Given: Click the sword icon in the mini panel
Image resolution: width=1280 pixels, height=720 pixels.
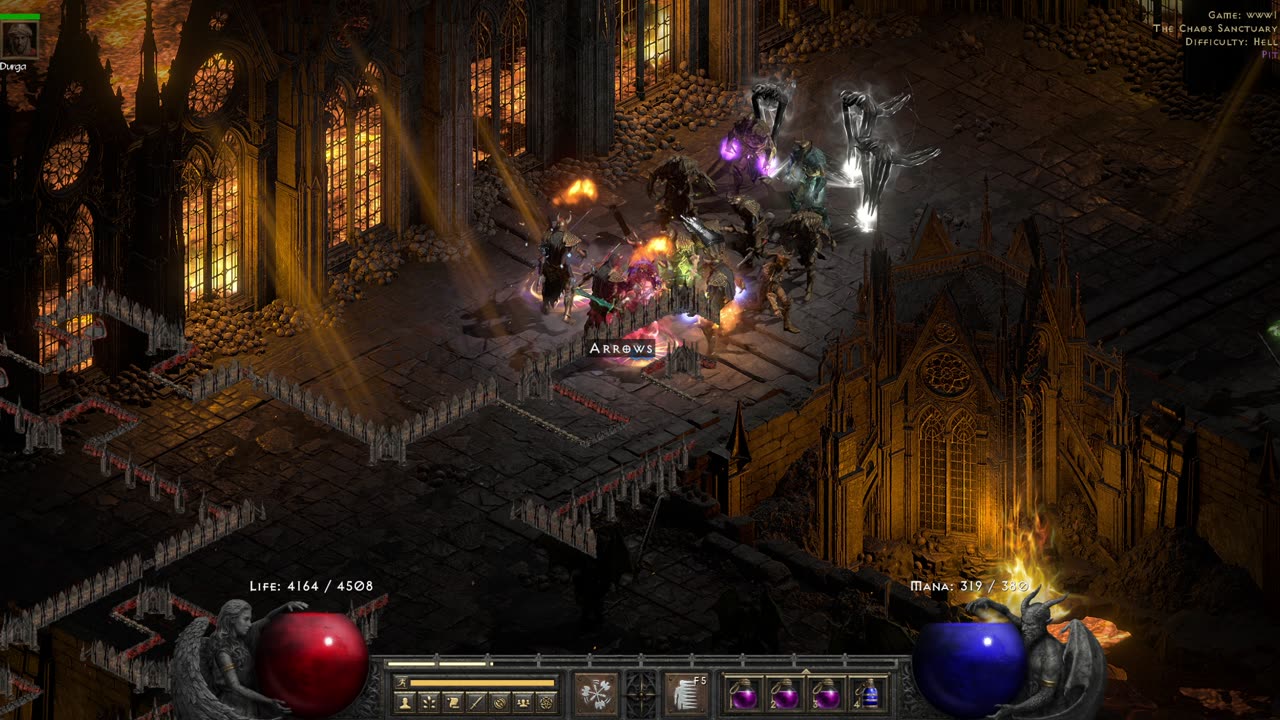Looking at the screenshot, I should click(x=476, y=702).
